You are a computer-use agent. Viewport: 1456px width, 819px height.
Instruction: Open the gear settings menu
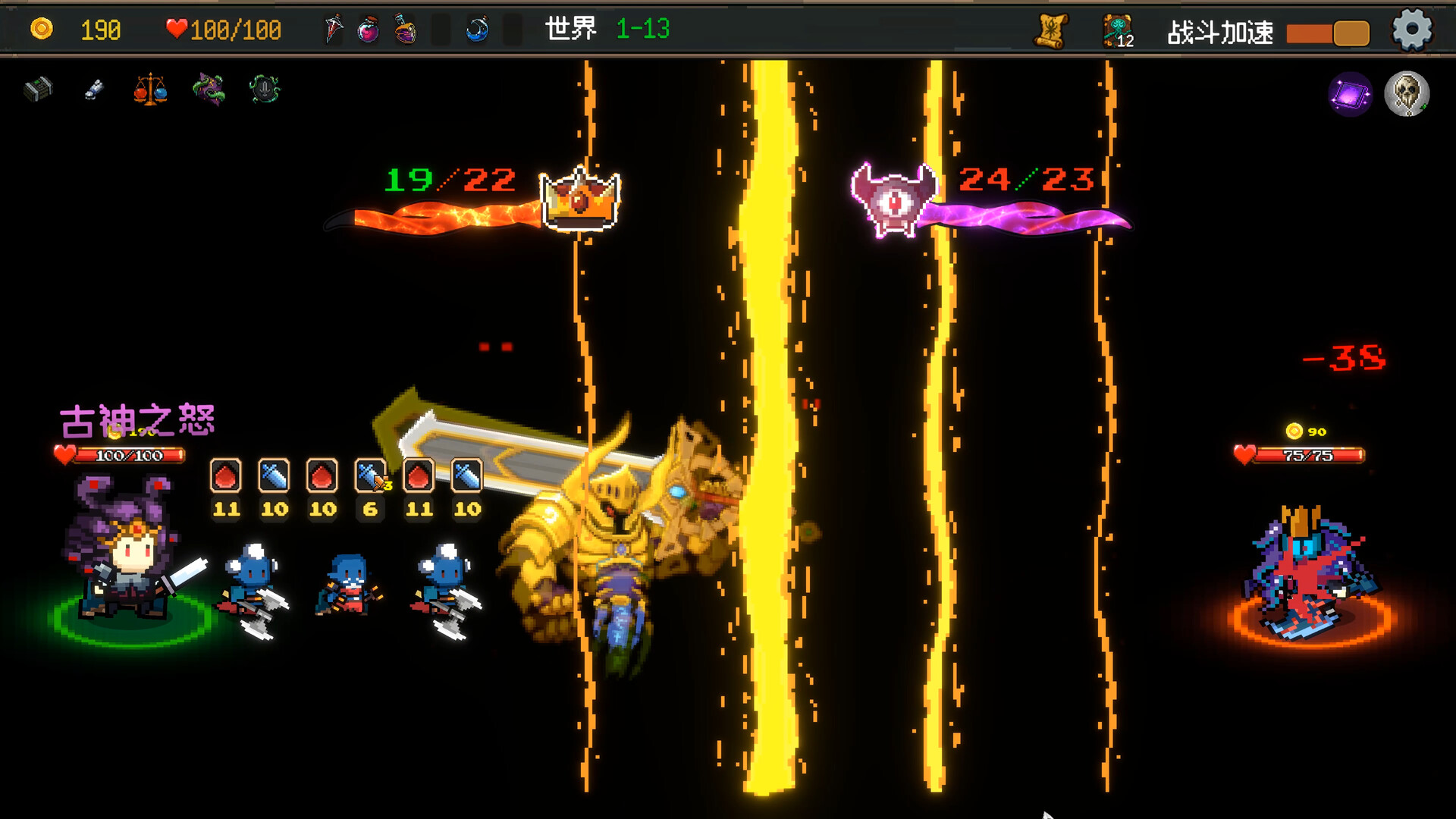pos(1411,31)
